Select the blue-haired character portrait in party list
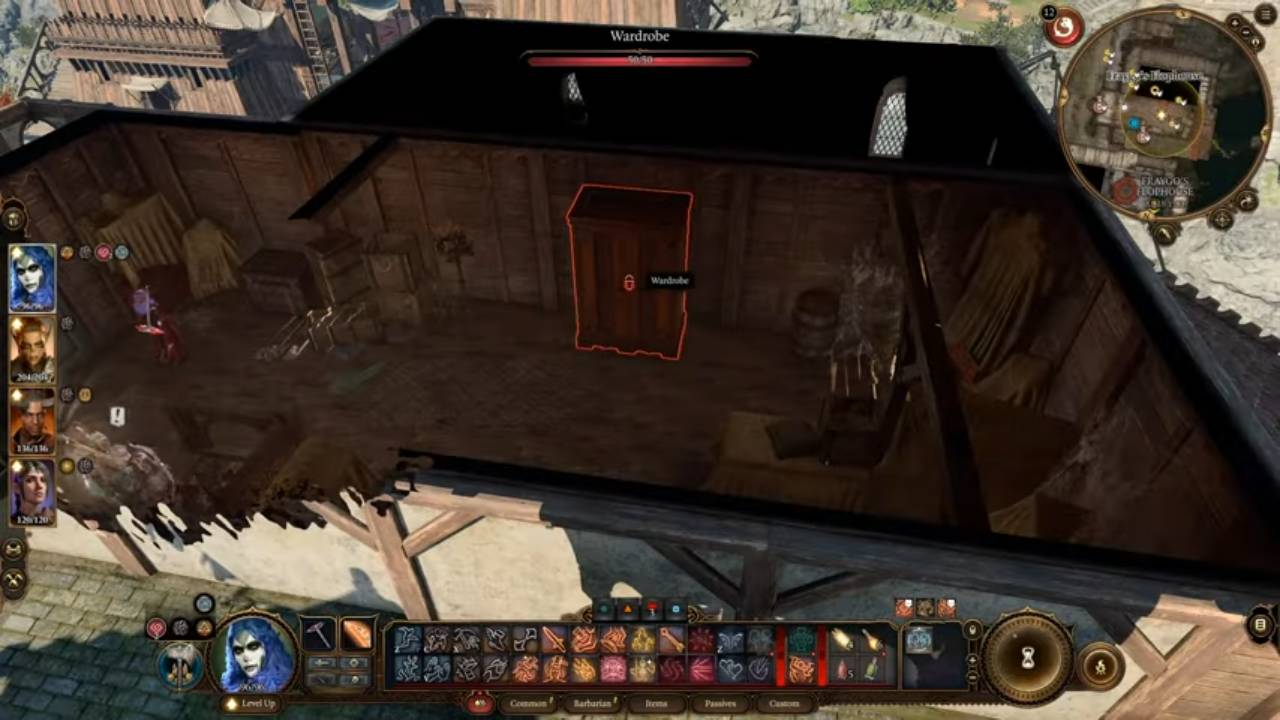 32,278
